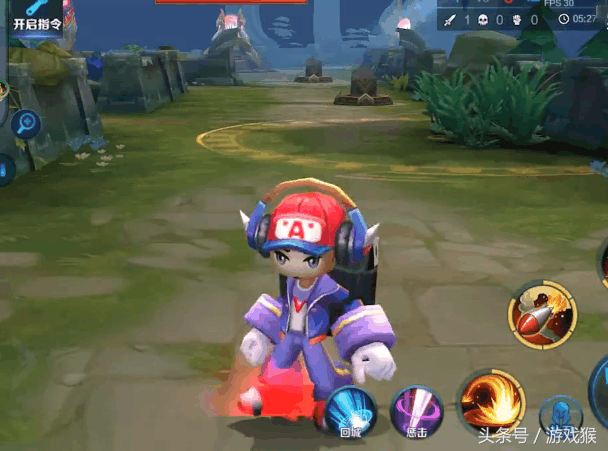608x451 pixels.
Task: Select the blue minion target icon
Action: (561, 418)
